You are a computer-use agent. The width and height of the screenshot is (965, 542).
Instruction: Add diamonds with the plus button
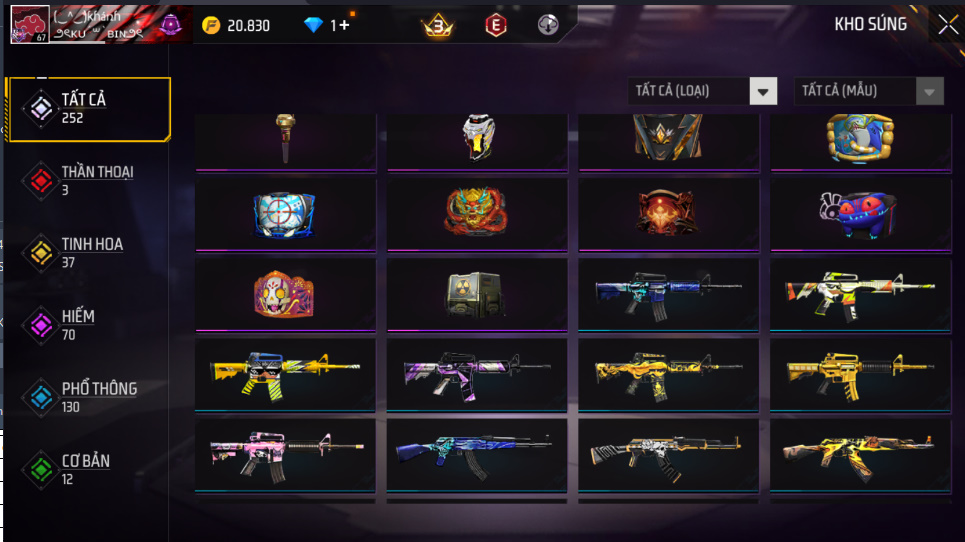tap(344, 25)
